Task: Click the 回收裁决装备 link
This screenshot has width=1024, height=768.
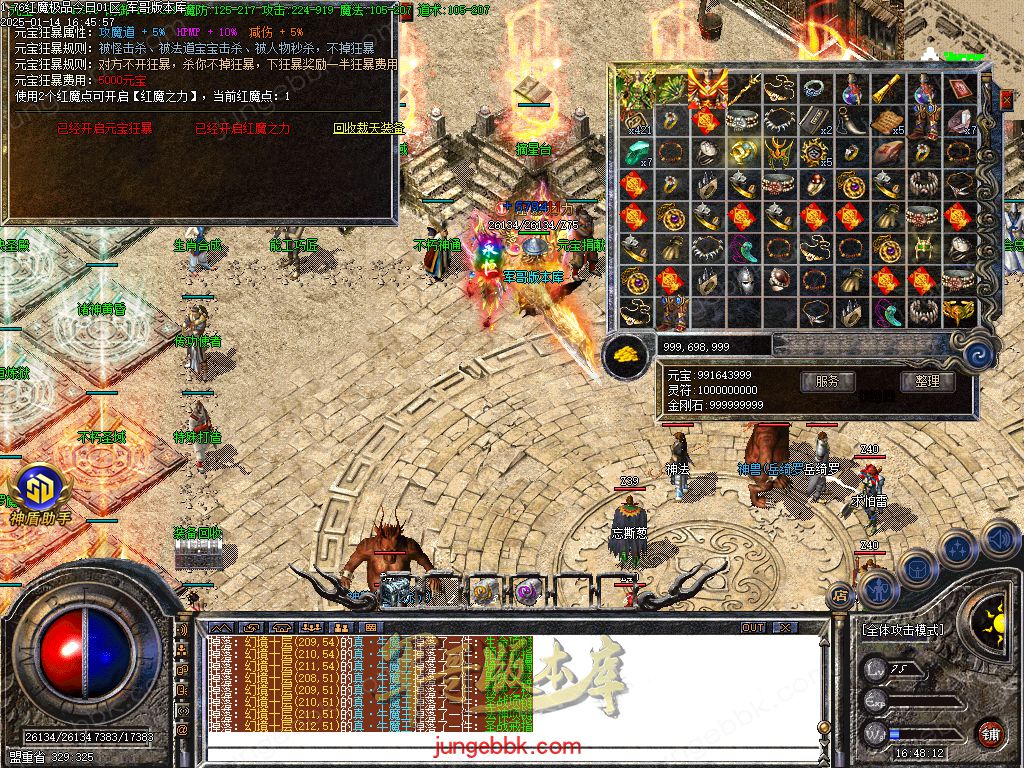Action: [369, 129]
